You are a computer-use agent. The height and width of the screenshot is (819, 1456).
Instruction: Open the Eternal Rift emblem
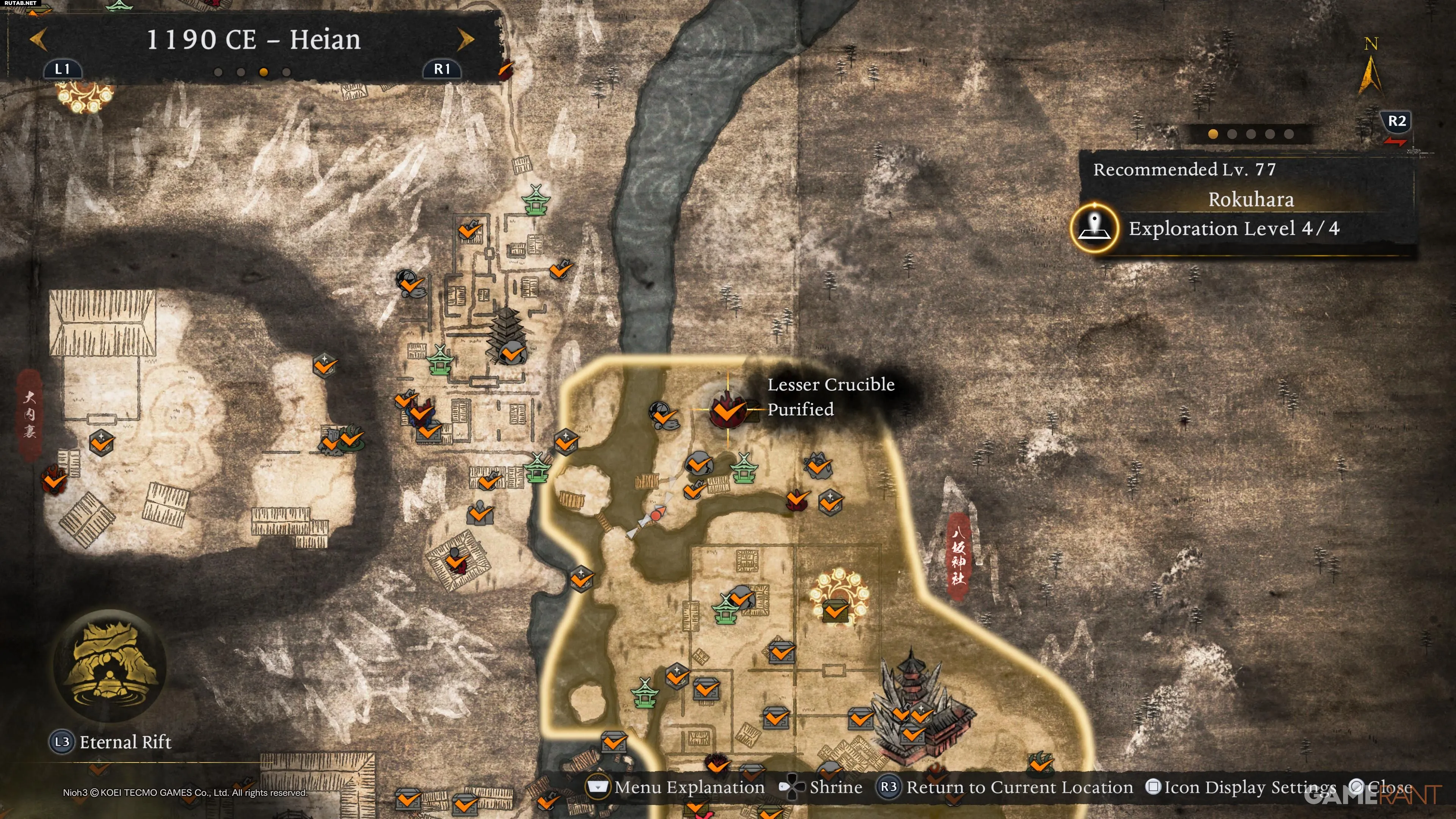pyautogui.click(x=109, y=665)
